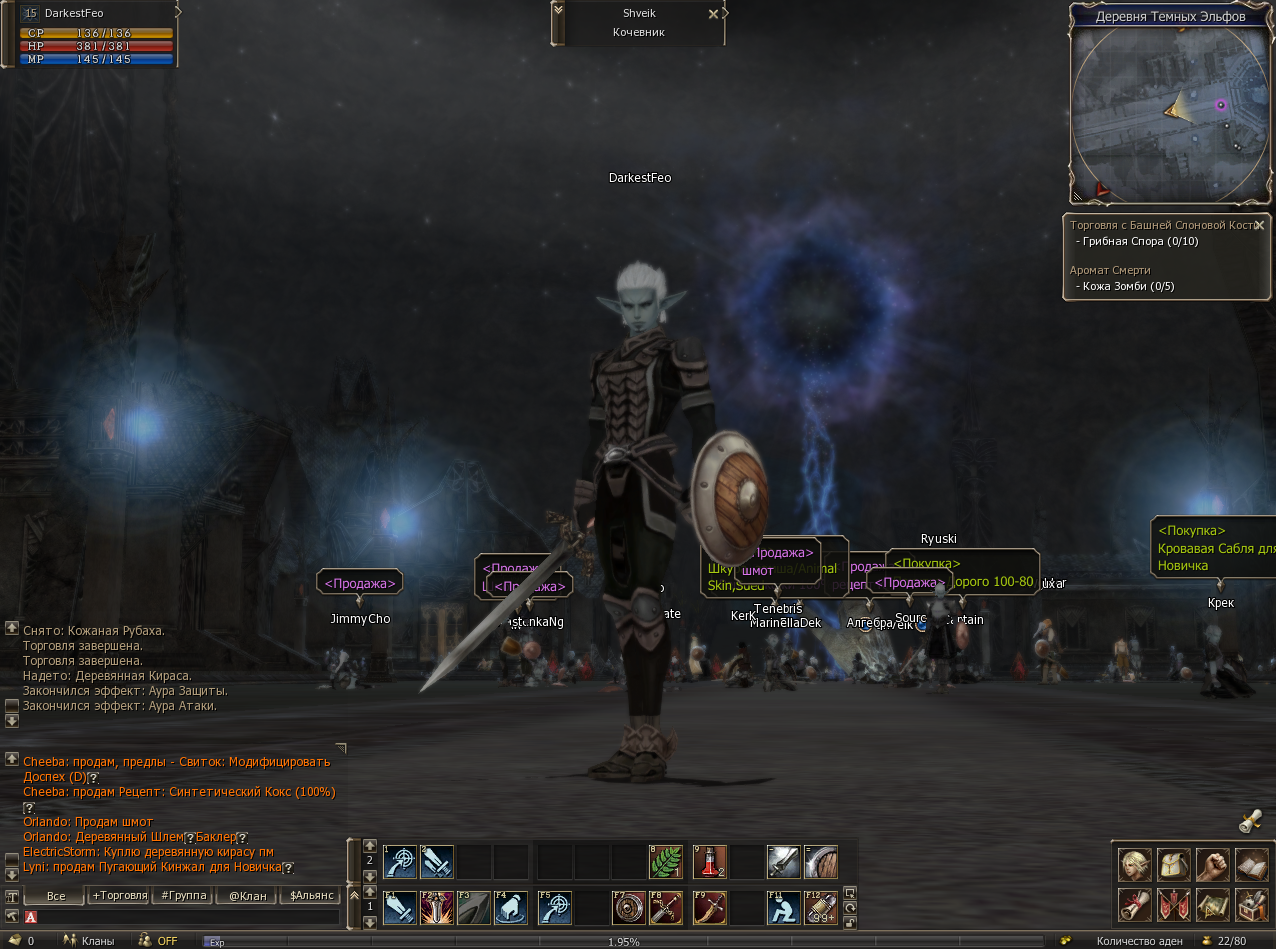Close the Shveik target window
Screen dimensions: 1276x949
(713, 14)
